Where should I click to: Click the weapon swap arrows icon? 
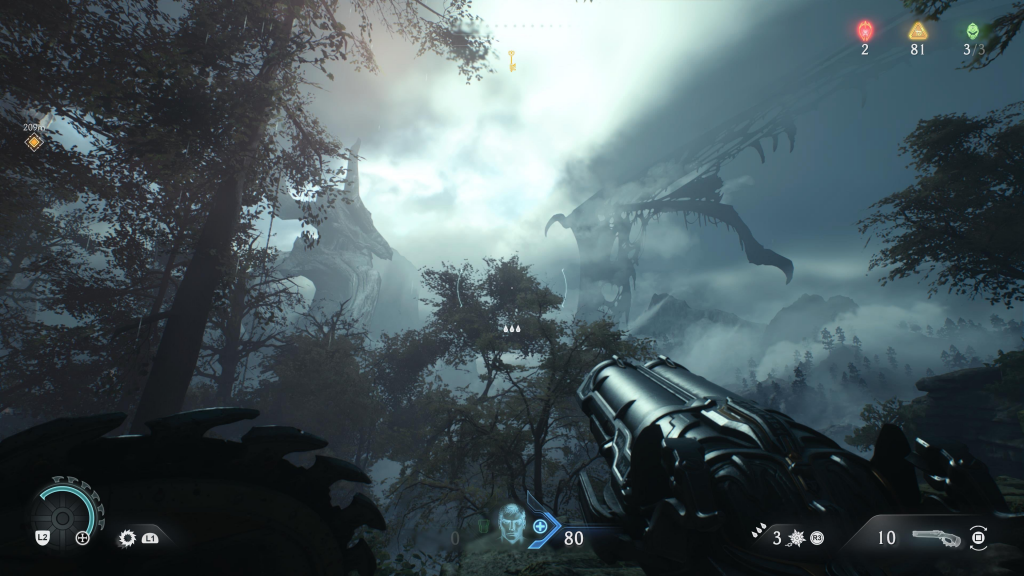pyautogui.click(x=979, y=538)
